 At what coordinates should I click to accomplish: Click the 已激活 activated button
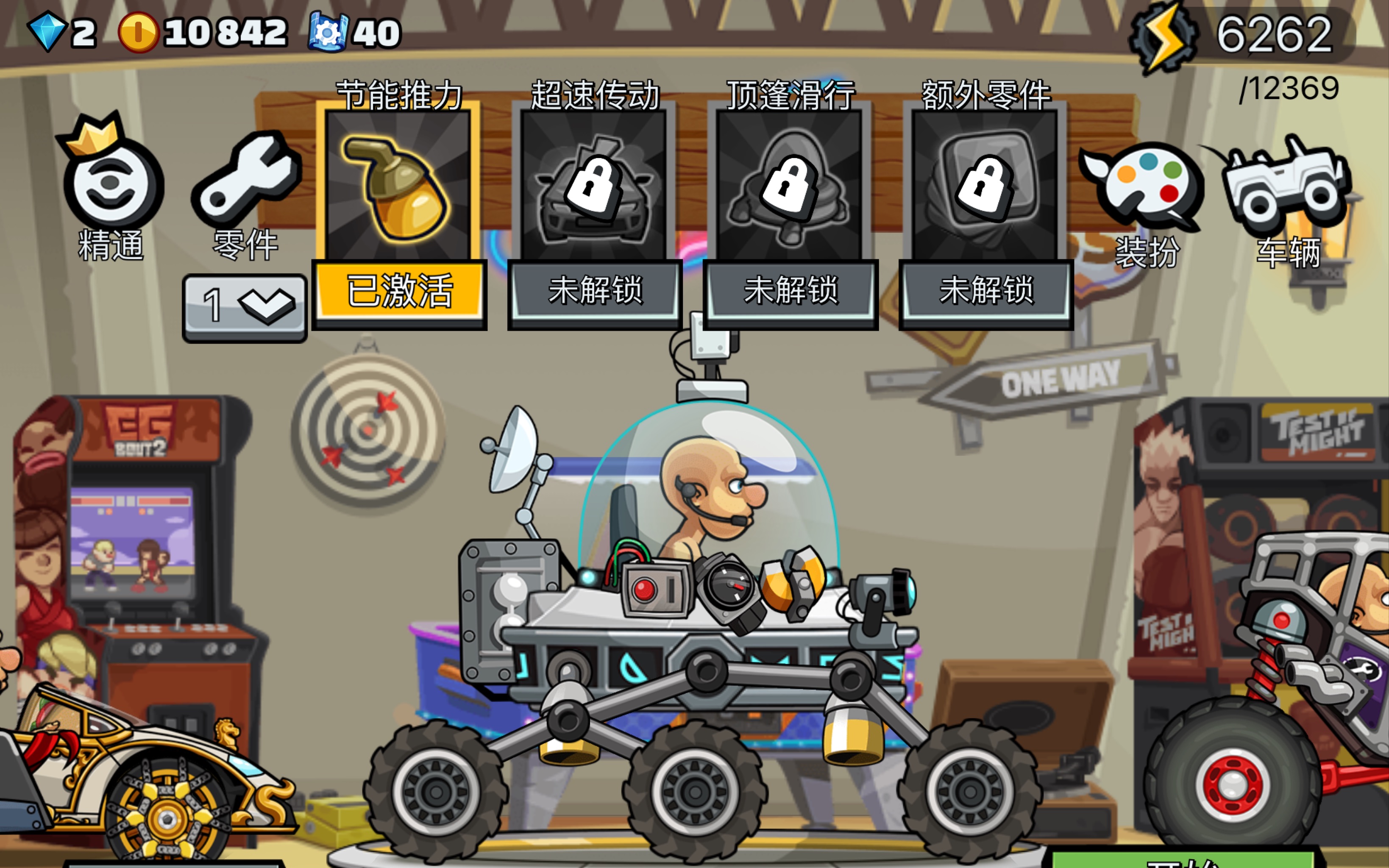tap(399, 290)
